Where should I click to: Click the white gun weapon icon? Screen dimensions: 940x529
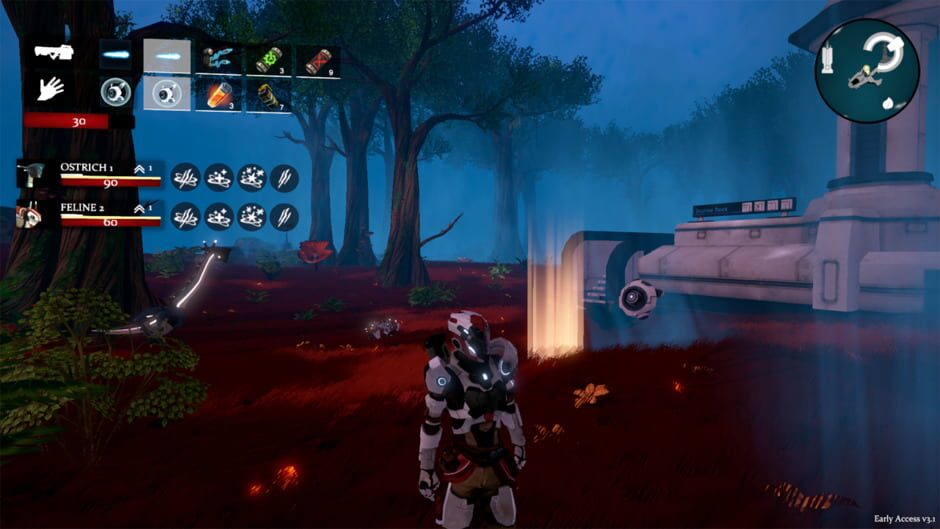click(x=52, y=52)
